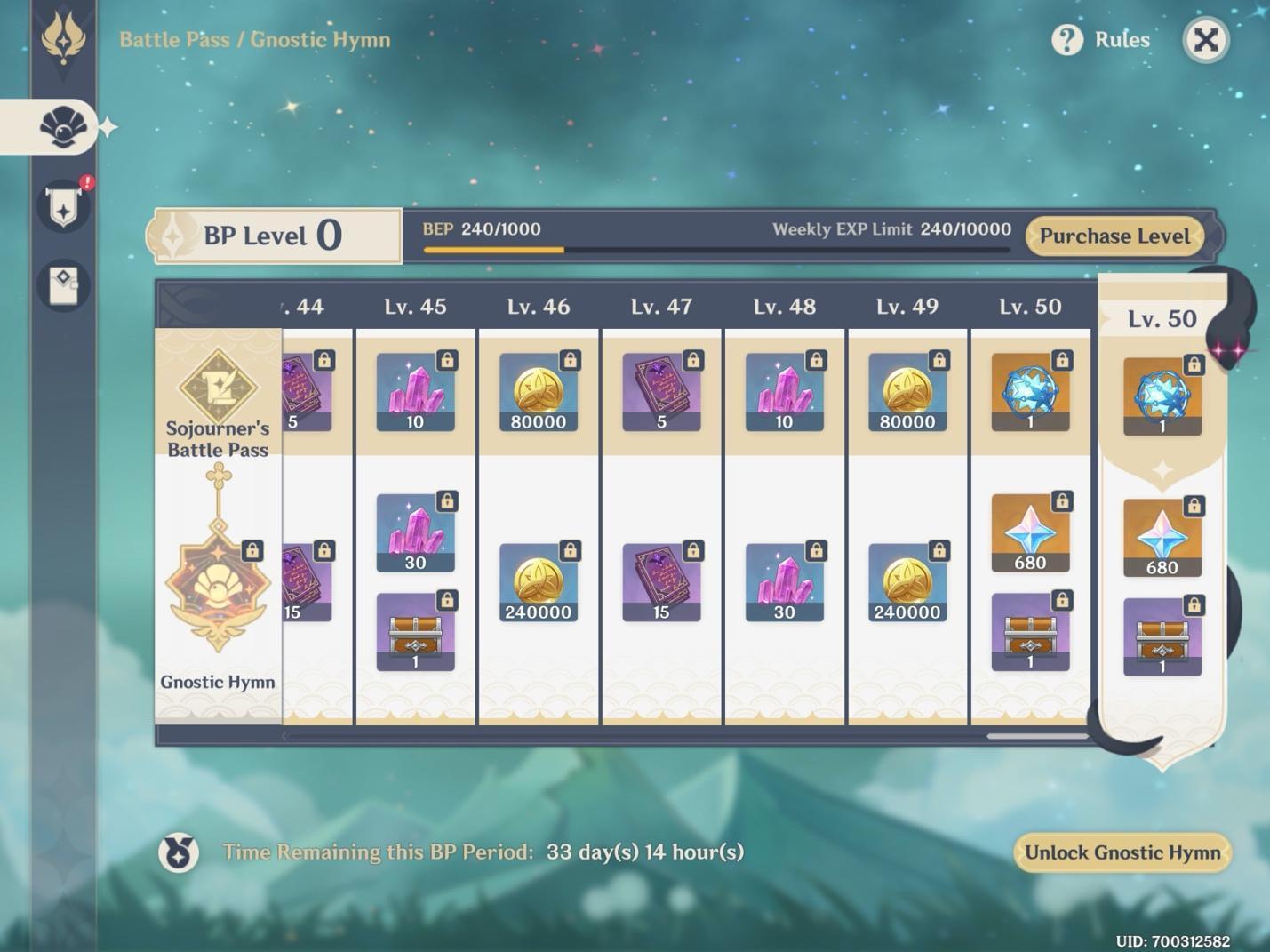The image size is (1270, 952).
Task: Click the BEP medal icon beside time remaining
Action: click(x=179, y=852)
